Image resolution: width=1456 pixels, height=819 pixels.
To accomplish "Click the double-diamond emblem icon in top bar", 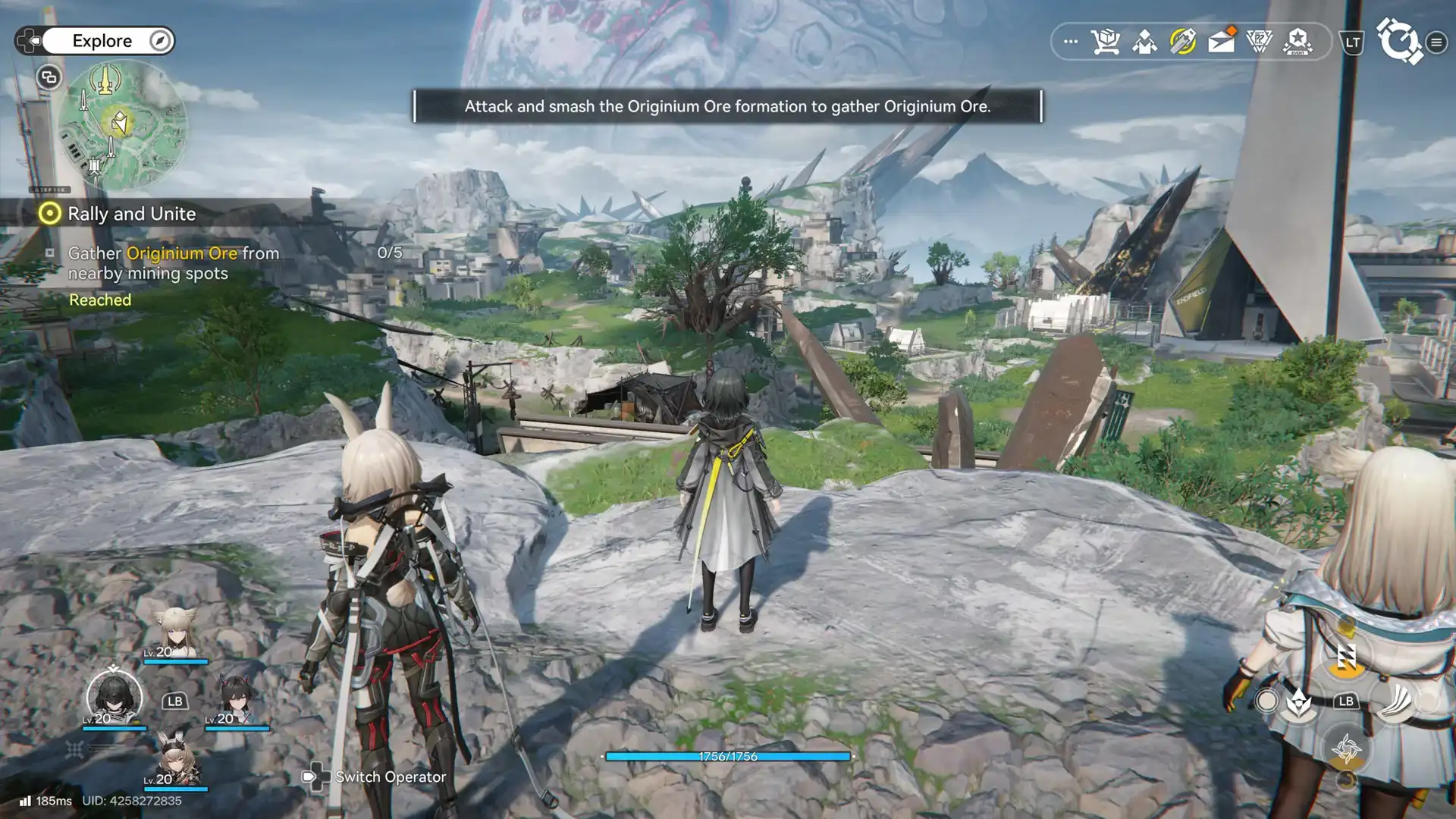I will click(1260, 42).
